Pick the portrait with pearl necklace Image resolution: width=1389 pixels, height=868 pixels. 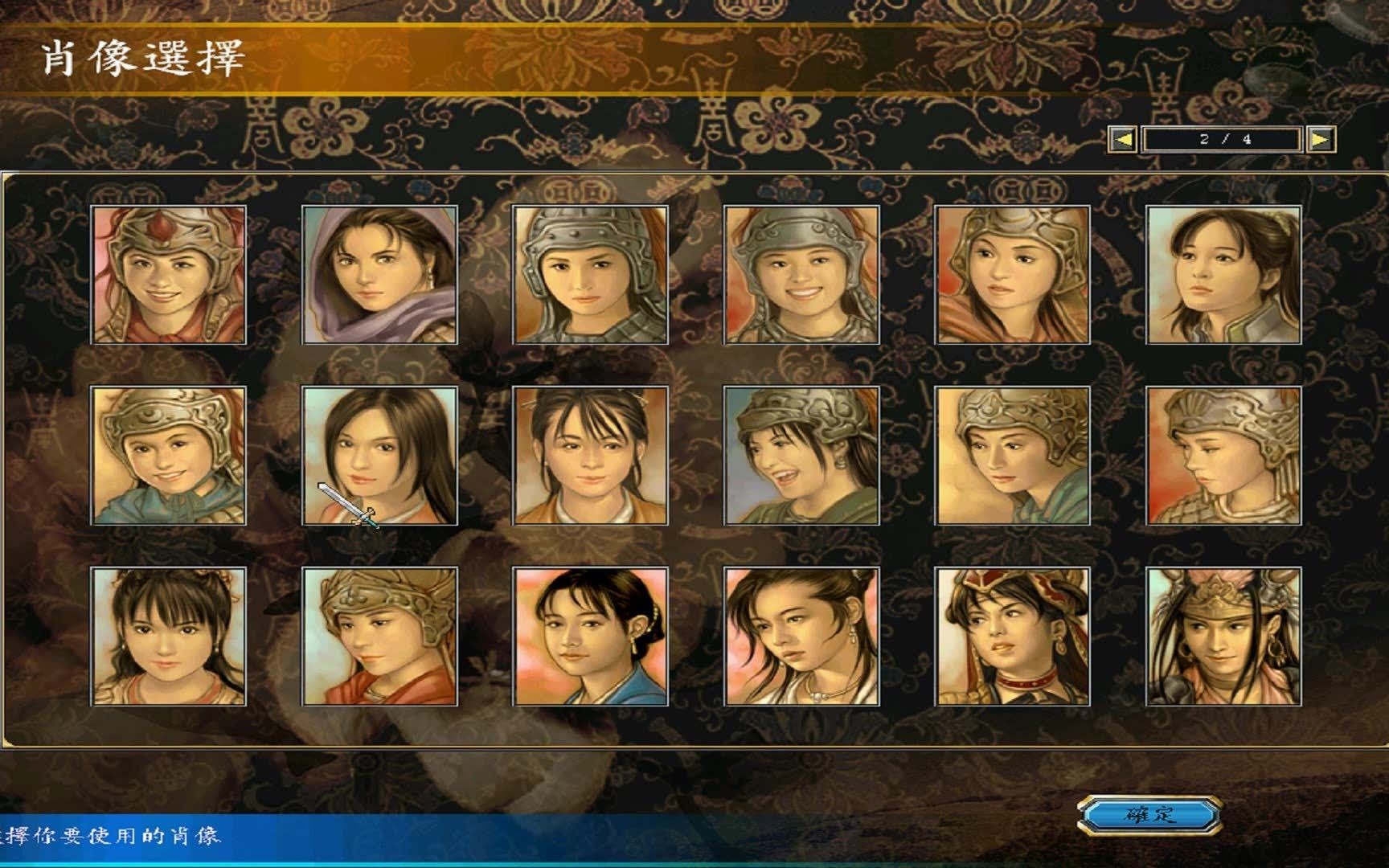801,637
